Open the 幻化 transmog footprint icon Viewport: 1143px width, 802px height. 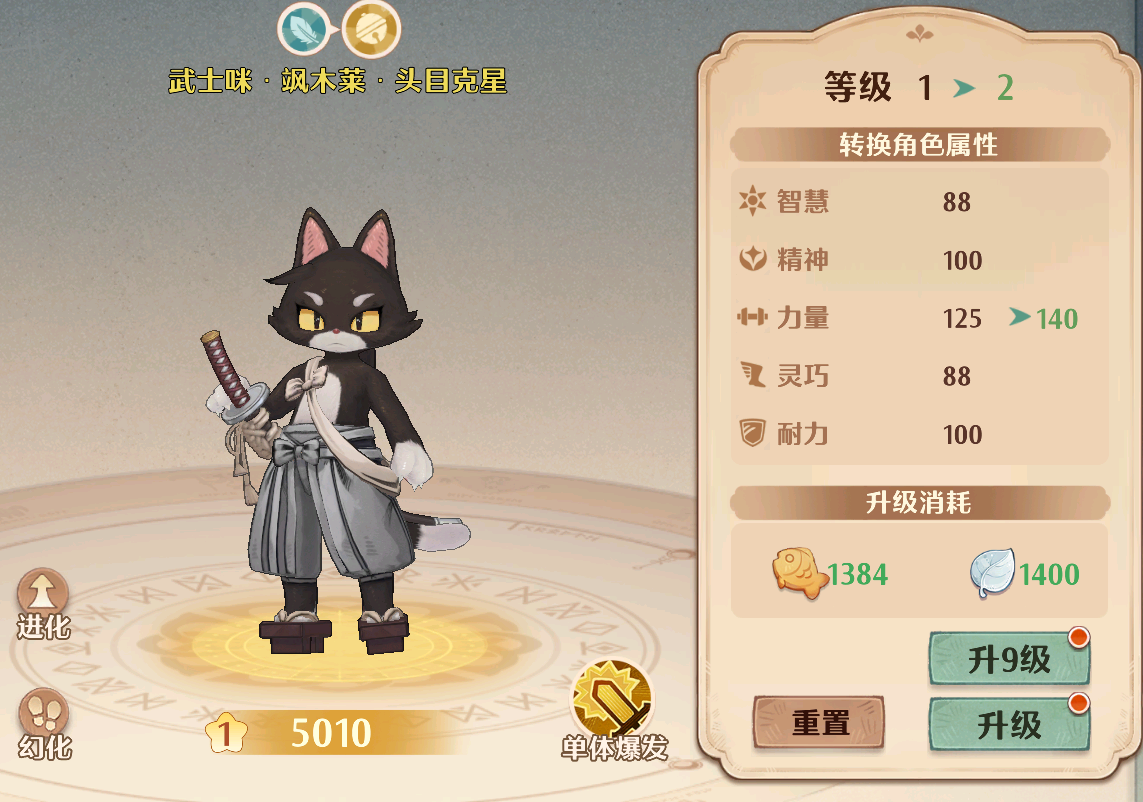[43, 715]
